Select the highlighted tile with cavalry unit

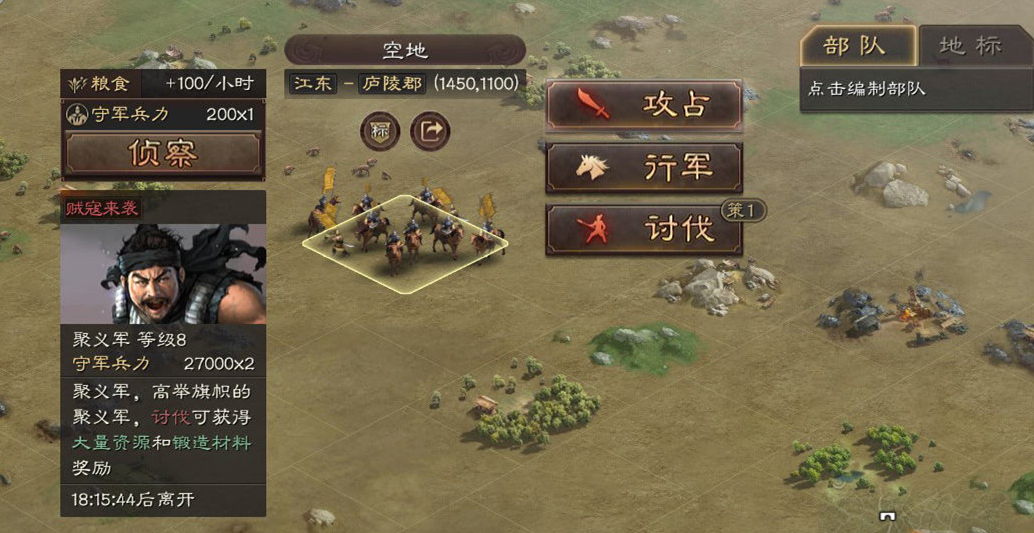tap(405, 243)
